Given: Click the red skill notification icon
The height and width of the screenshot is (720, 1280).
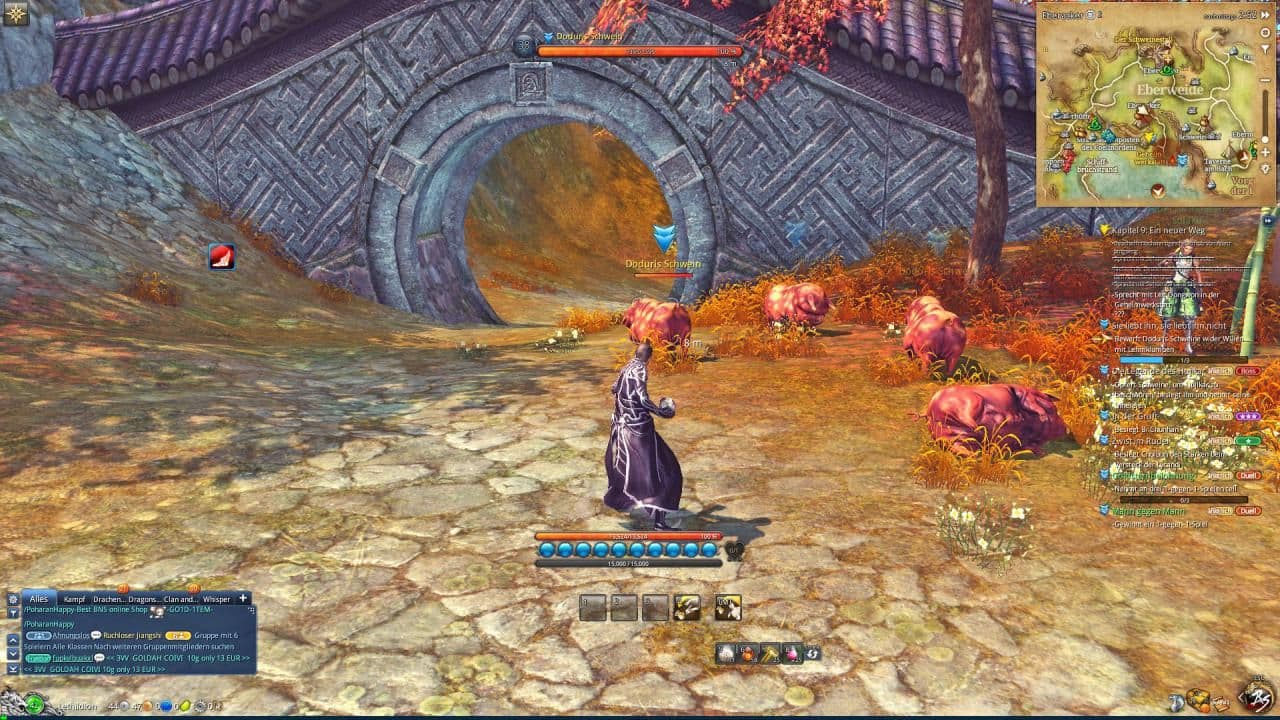Looking at the screenshot, I should tap(221, 256).
